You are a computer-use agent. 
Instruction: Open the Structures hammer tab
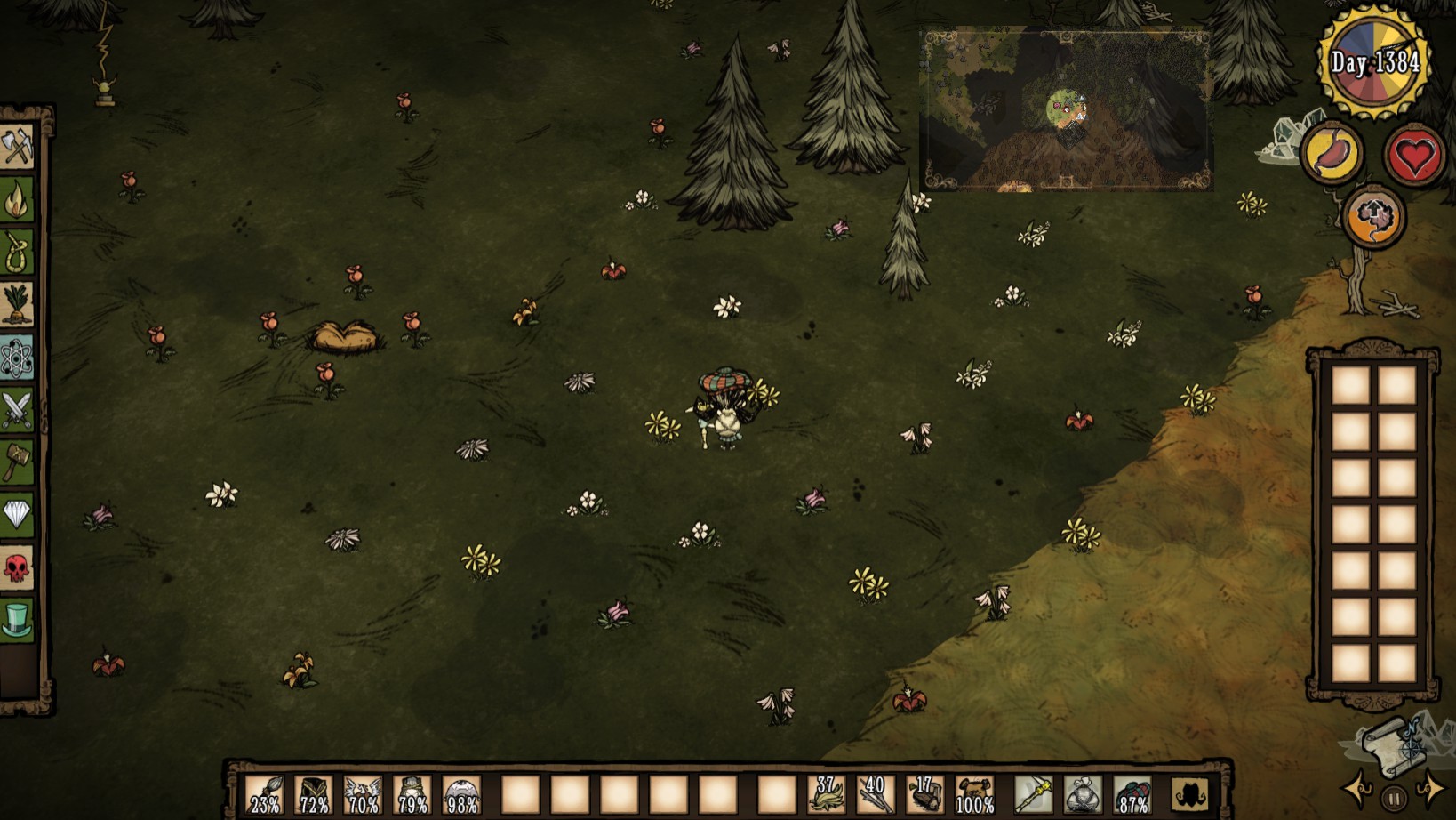18,462
